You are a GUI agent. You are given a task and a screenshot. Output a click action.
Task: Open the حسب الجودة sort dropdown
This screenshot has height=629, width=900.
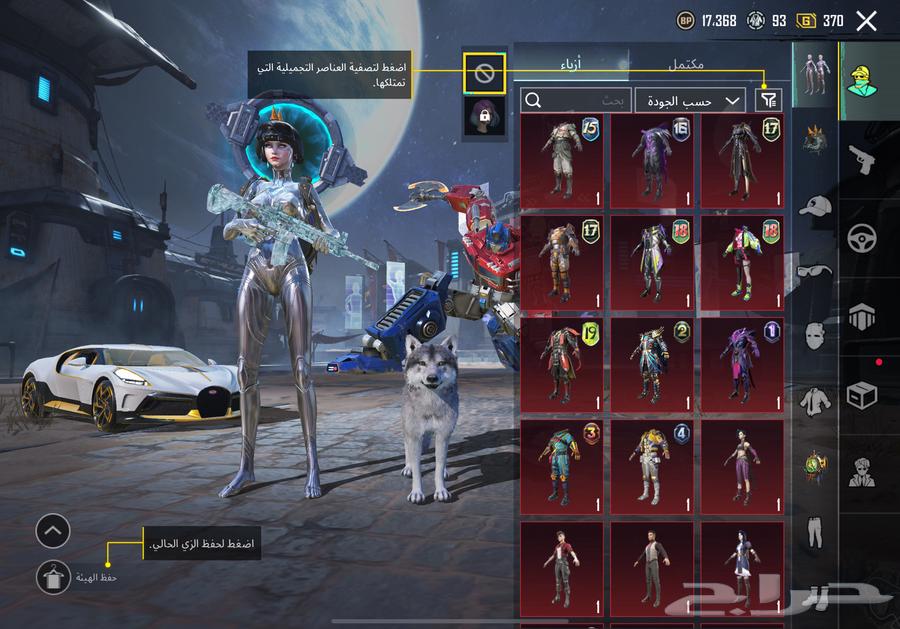pyautogui.click(x=690, y=100)
